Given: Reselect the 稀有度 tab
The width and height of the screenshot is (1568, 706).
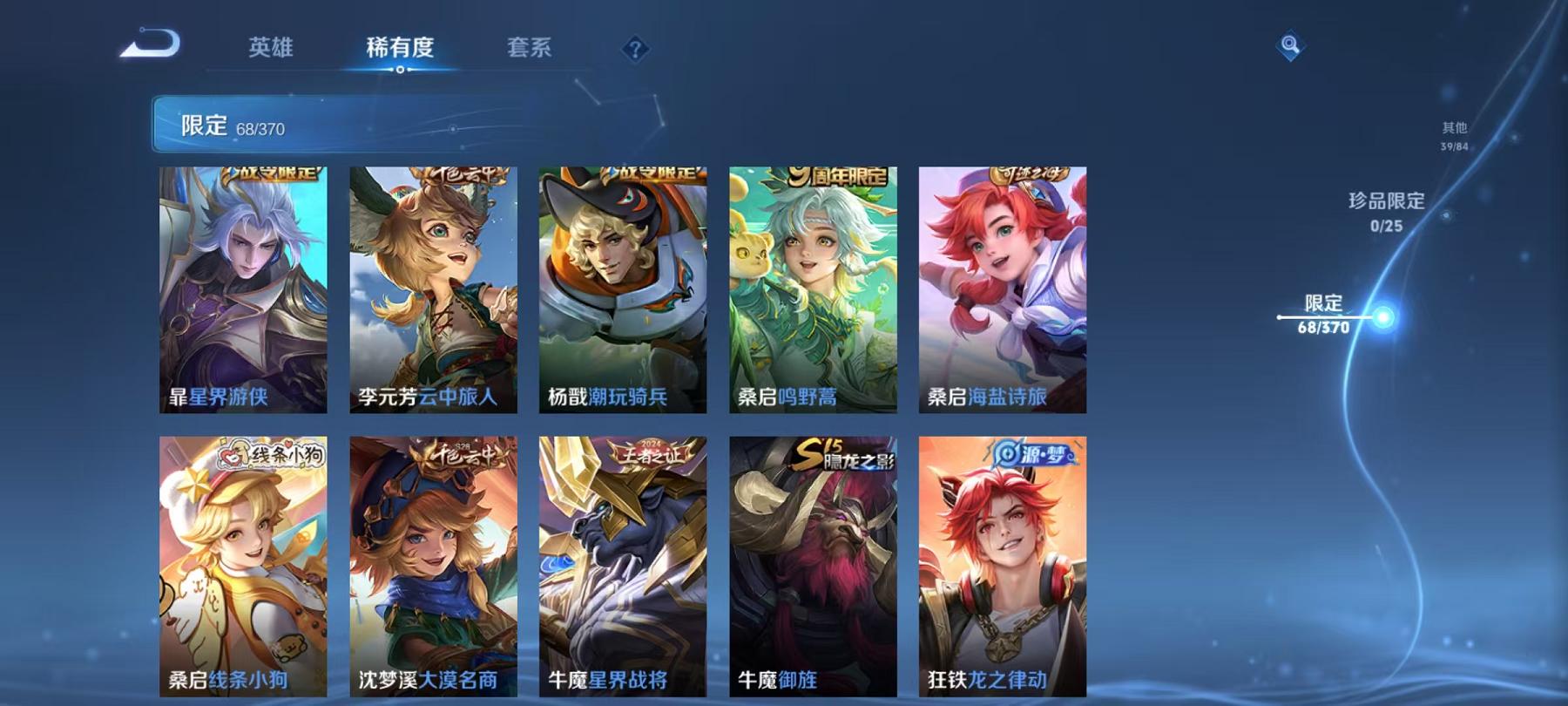Looking at the screenshot, I should click(400, 50).
